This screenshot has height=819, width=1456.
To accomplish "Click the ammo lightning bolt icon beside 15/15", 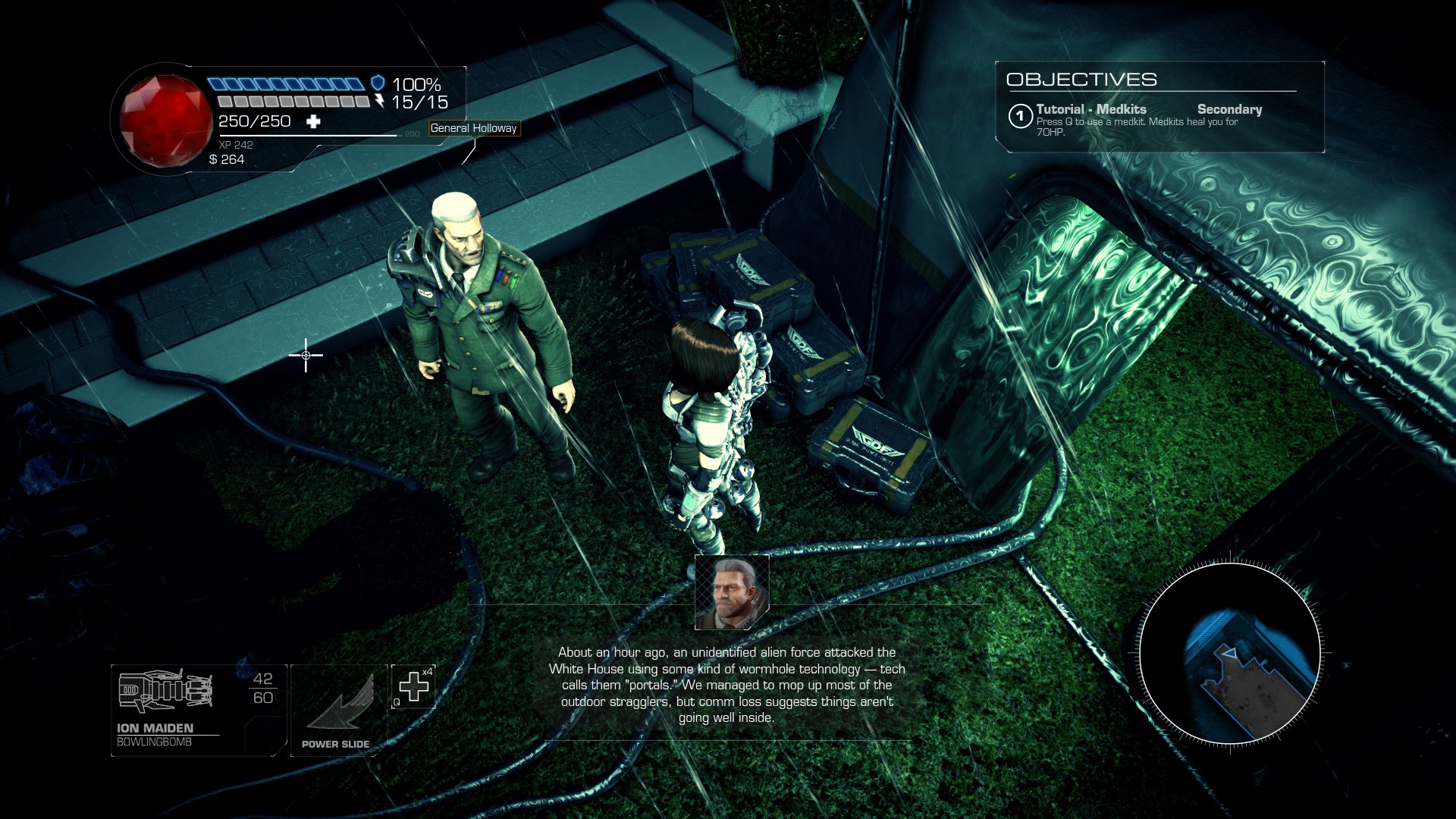I will [381, 102].
